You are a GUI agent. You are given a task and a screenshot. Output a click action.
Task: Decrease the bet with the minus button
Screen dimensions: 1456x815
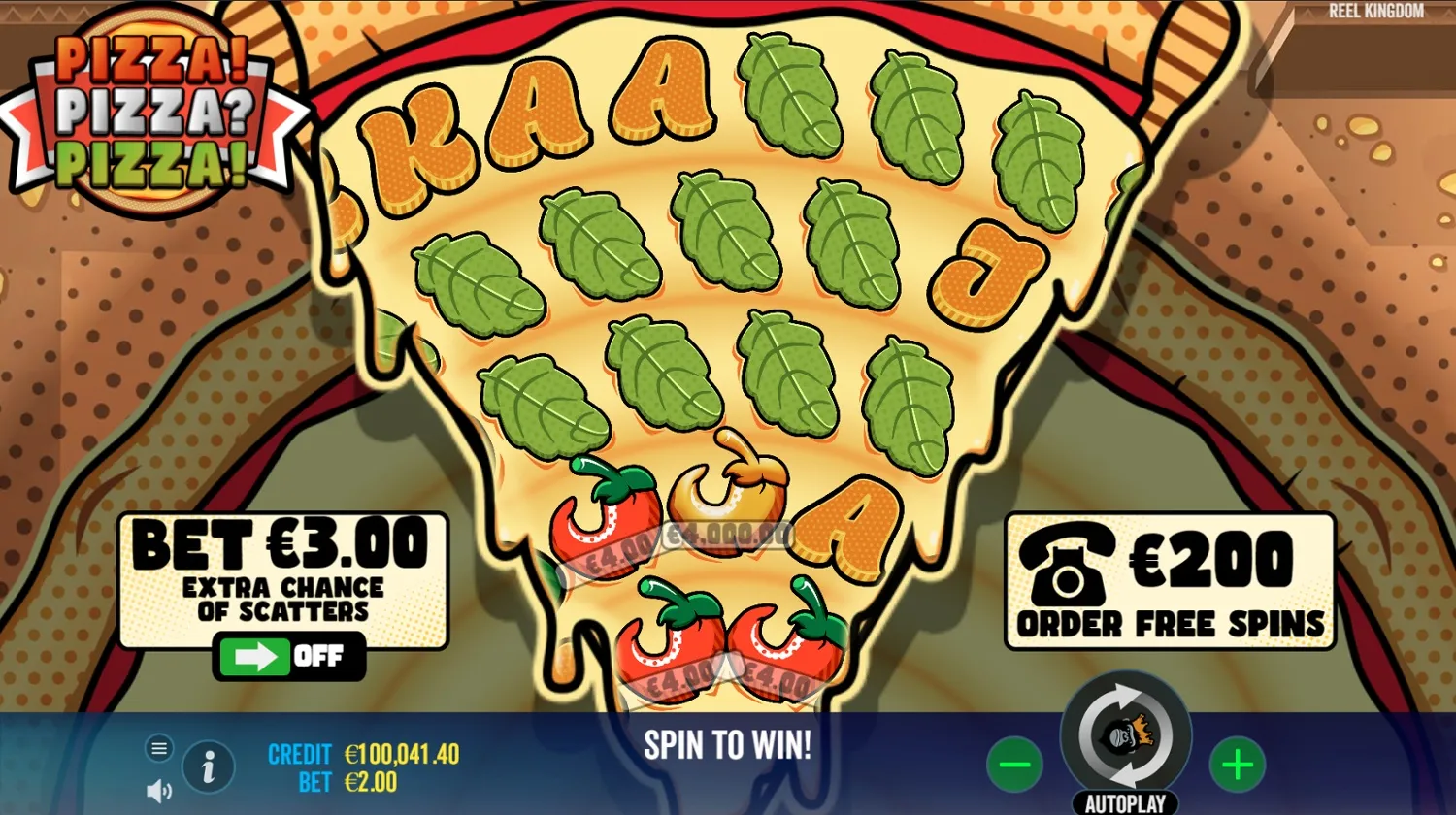pyautogui.click(x=1016, y=764)
